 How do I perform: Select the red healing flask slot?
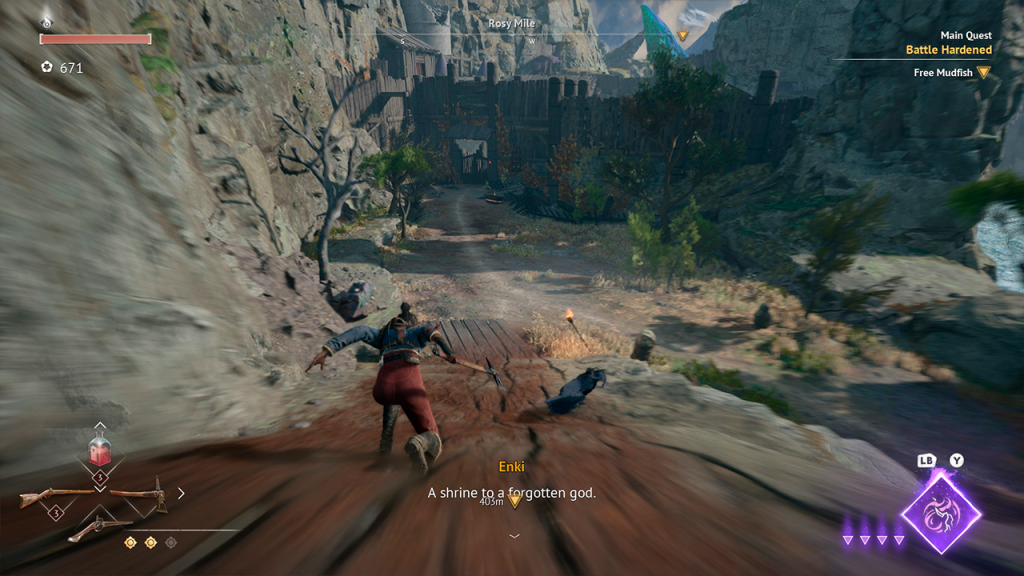point(99,452)
